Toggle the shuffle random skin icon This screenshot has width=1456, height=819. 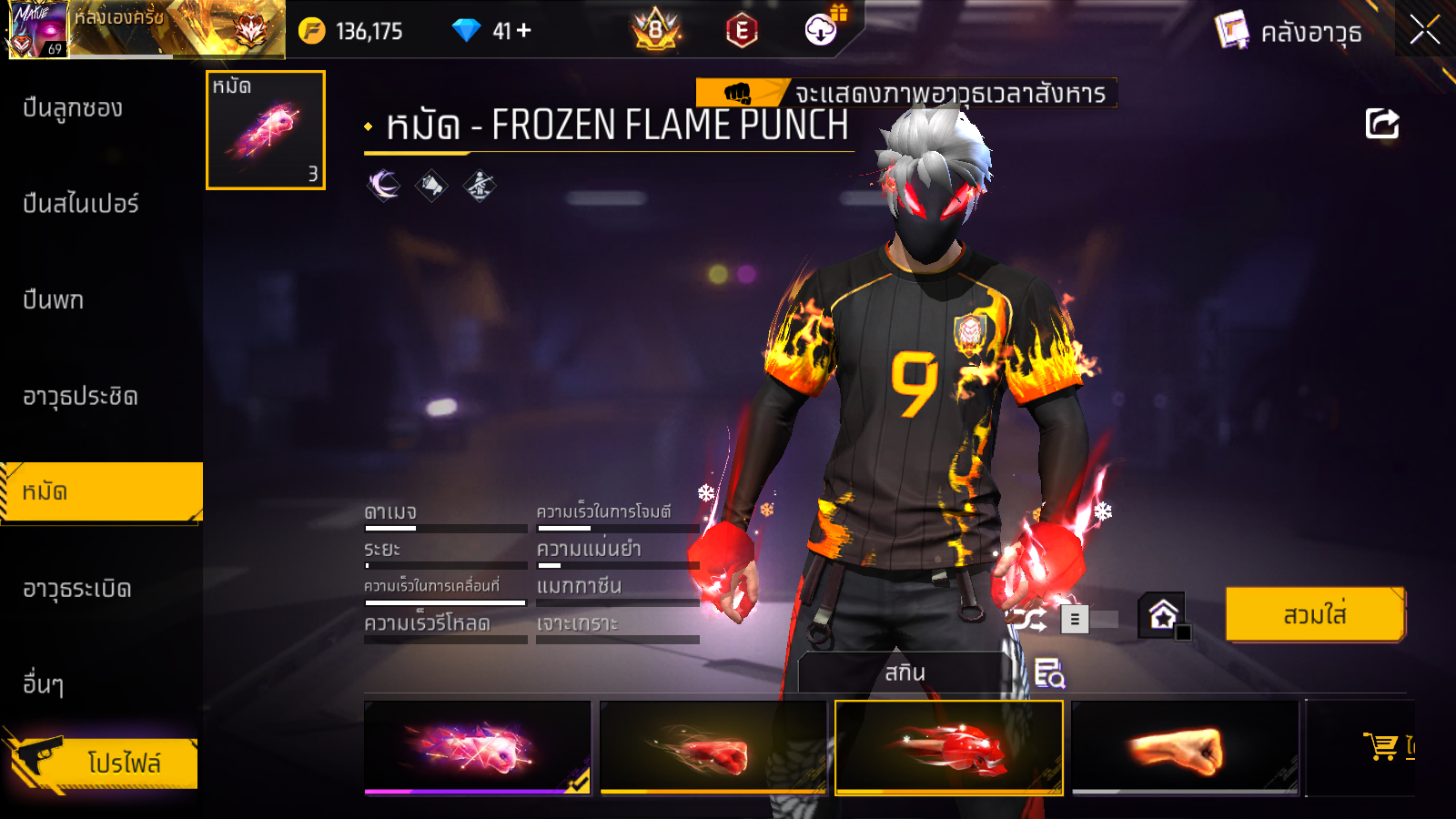coord(1028,620)
